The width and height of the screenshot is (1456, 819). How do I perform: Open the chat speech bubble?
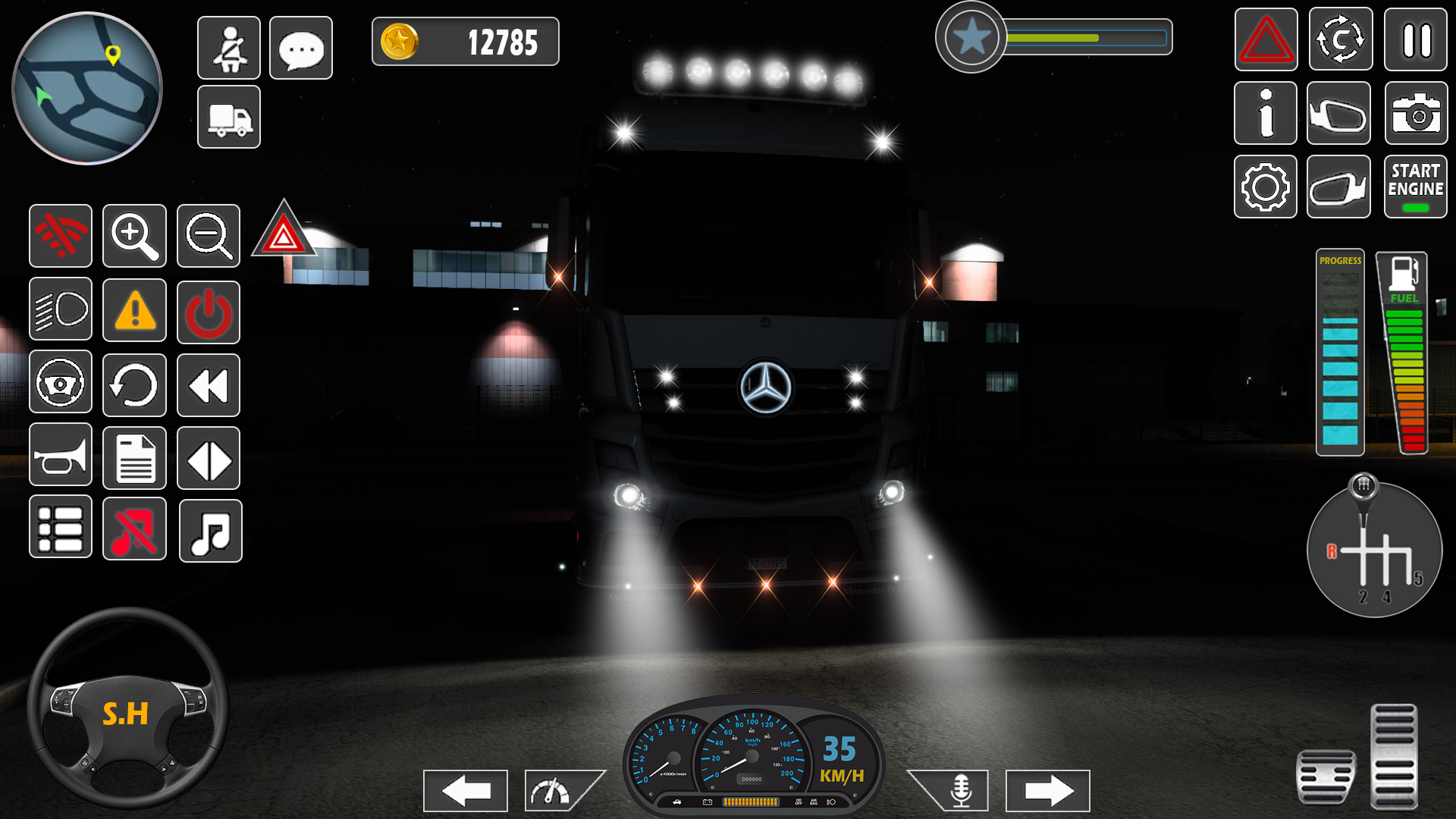301,48
